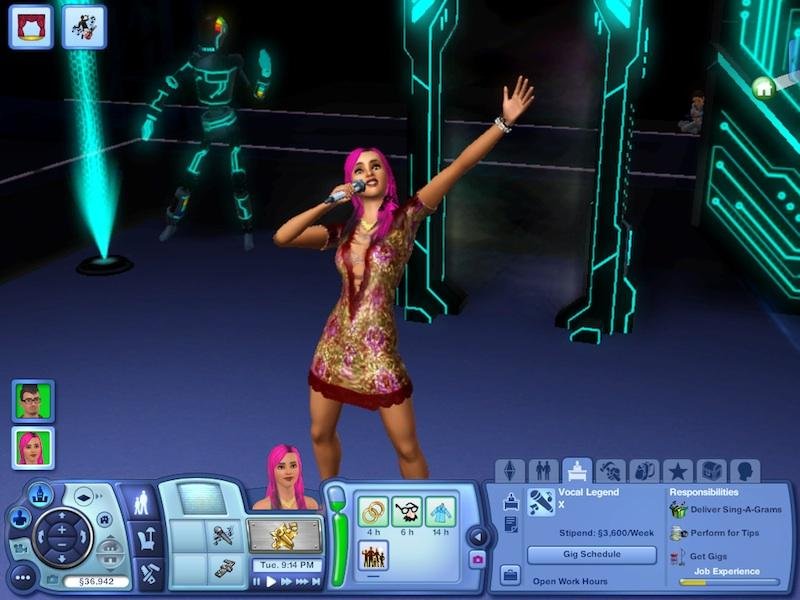Collapse the panel with the arrow button
The width and height of the screenshot is (800, 600).
click(477, 535)
